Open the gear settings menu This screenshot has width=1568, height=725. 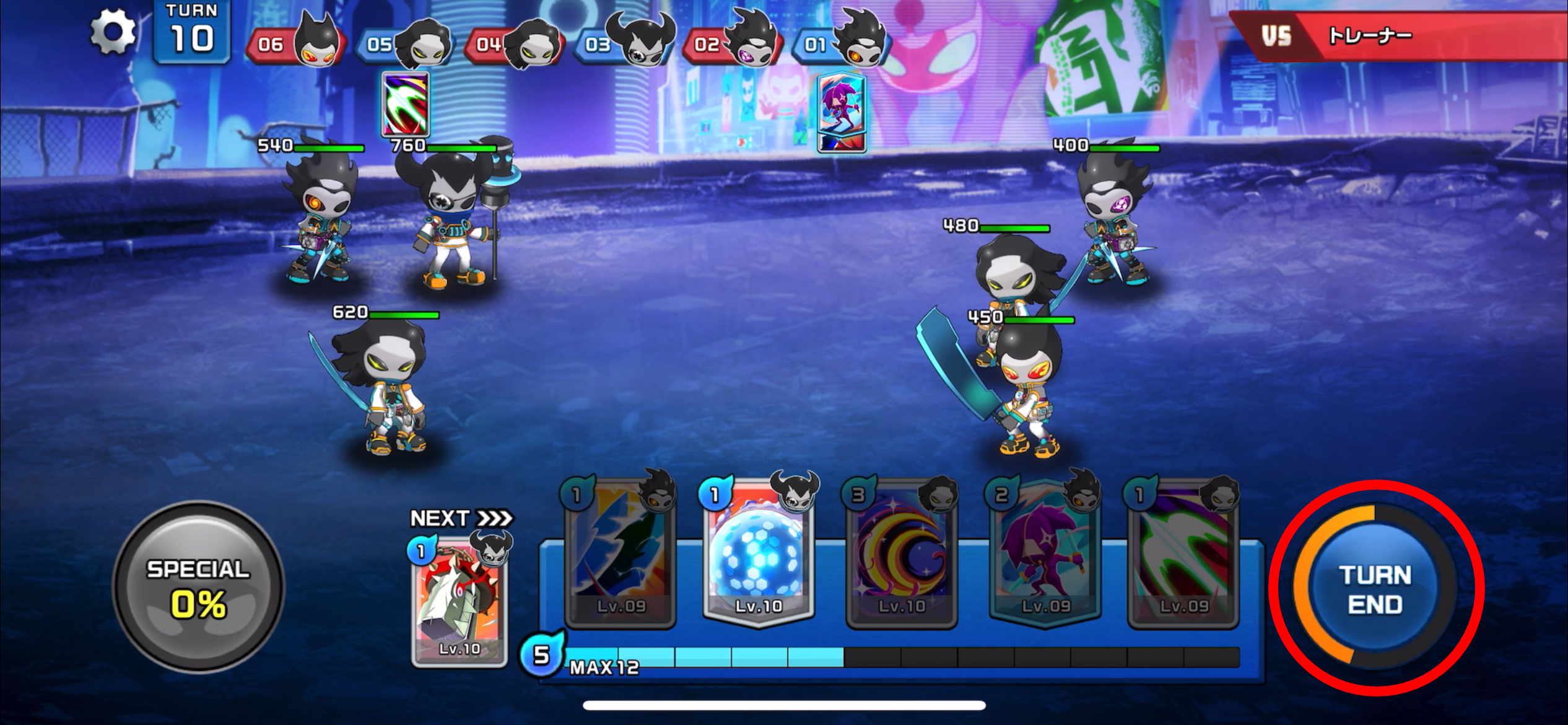[113, 31]
